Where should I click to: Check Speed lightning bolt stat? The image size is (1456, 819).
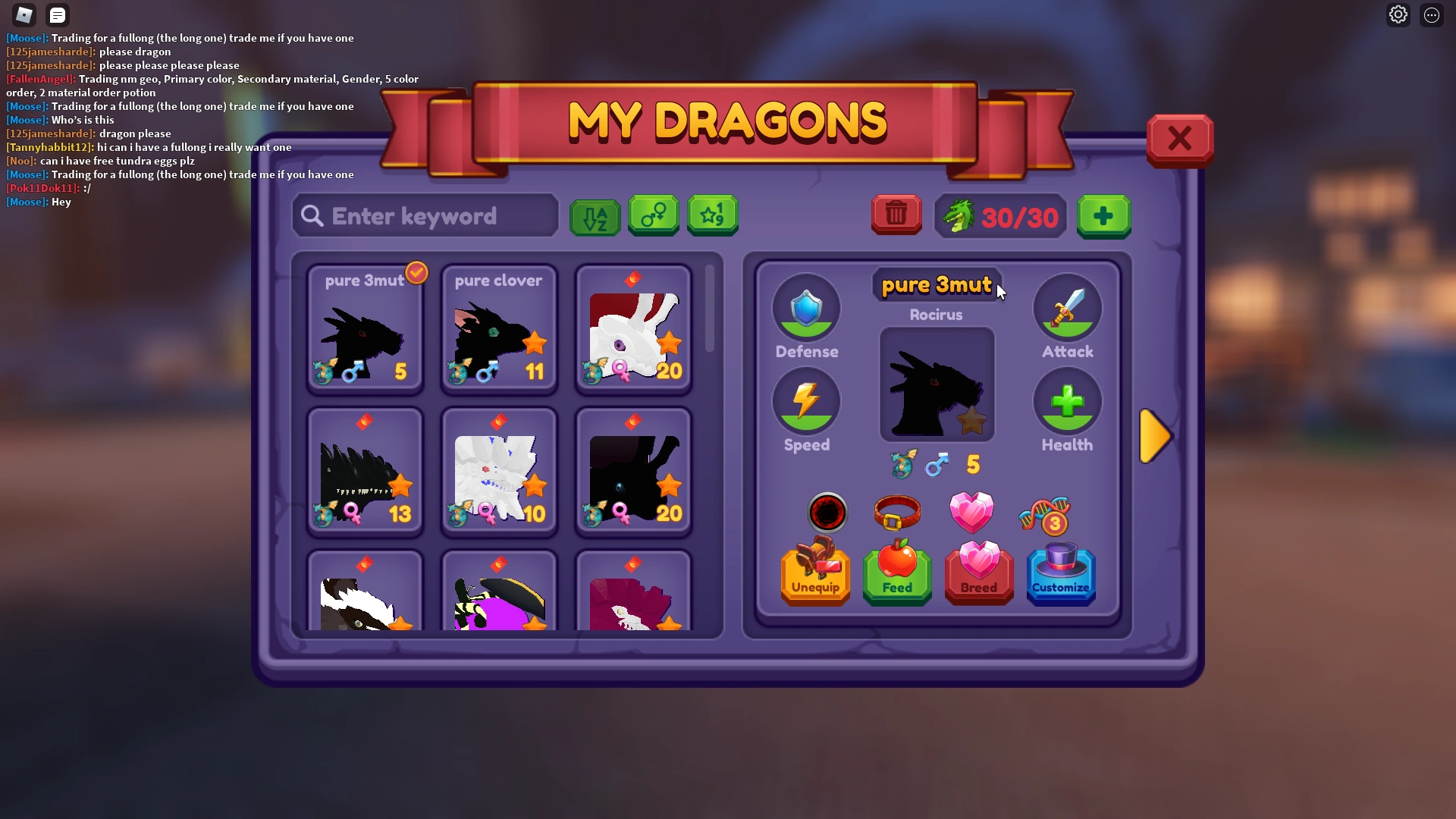[806, 401]
